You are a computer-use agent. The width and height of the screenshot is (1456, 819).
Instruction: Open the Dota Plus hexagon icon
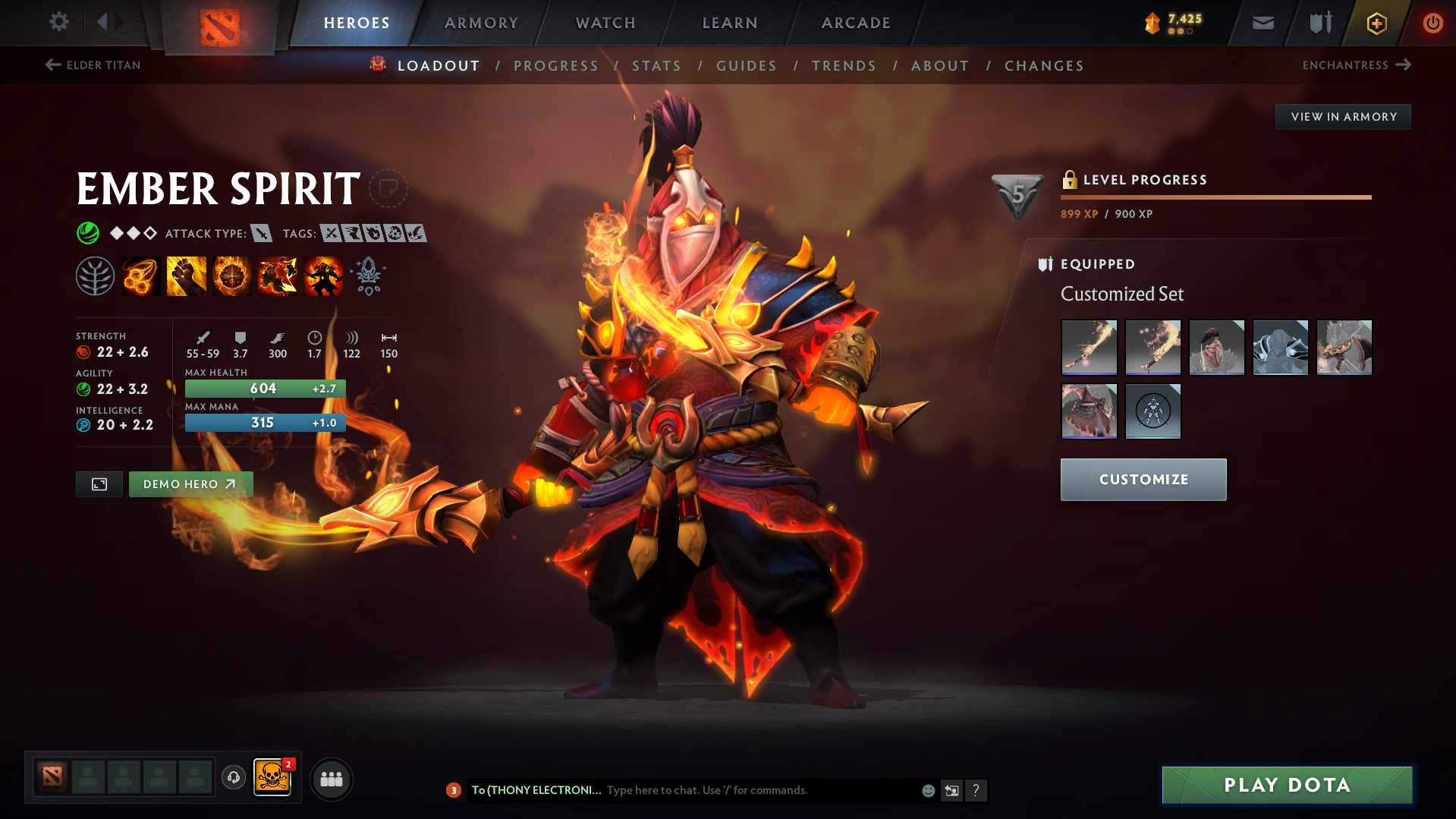[1376, 23]
